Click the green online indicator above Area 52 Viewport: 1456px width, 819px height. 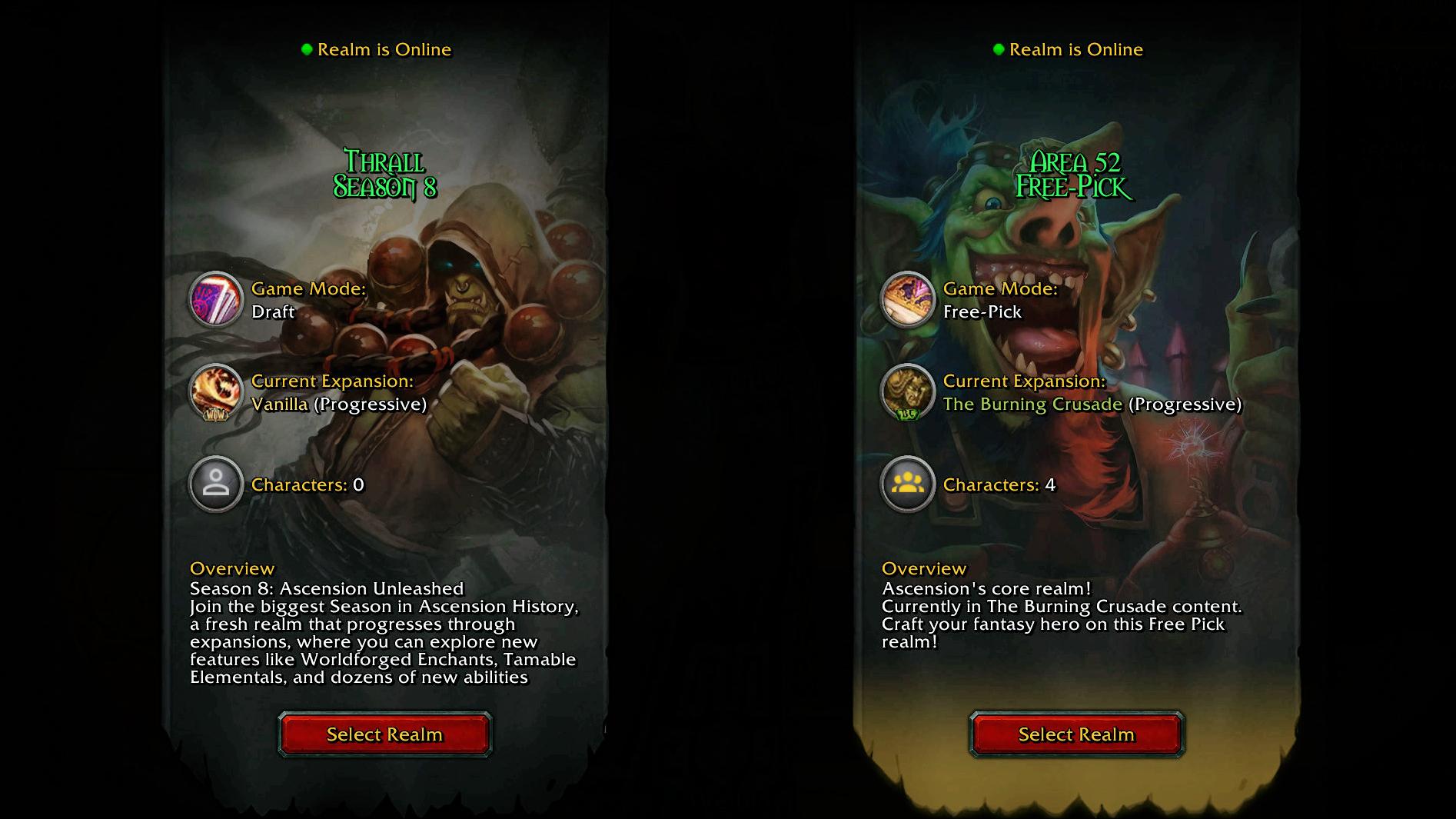click(999, 48)
